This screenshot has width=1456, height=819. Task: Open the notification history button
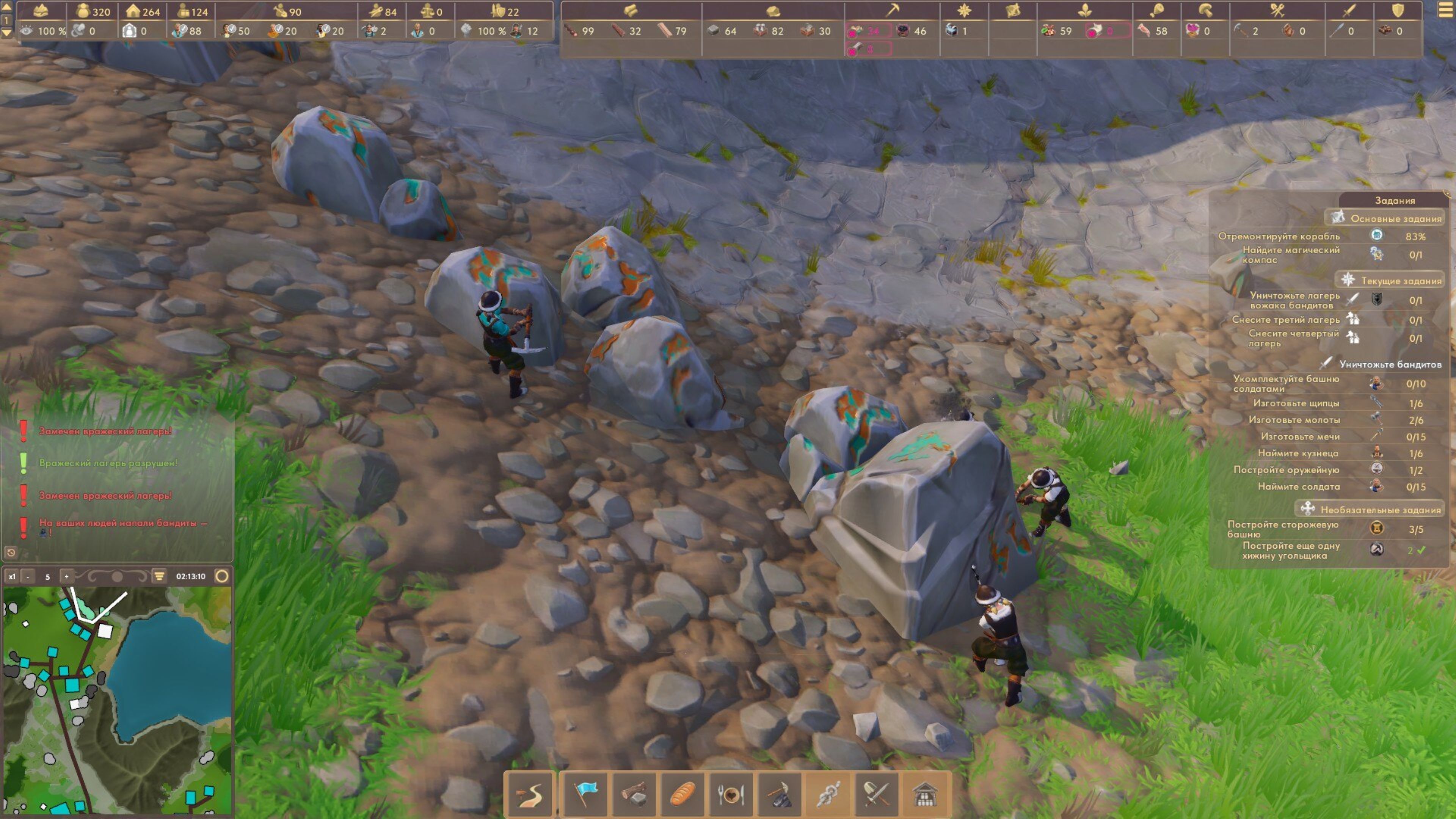tap(10, 552)
